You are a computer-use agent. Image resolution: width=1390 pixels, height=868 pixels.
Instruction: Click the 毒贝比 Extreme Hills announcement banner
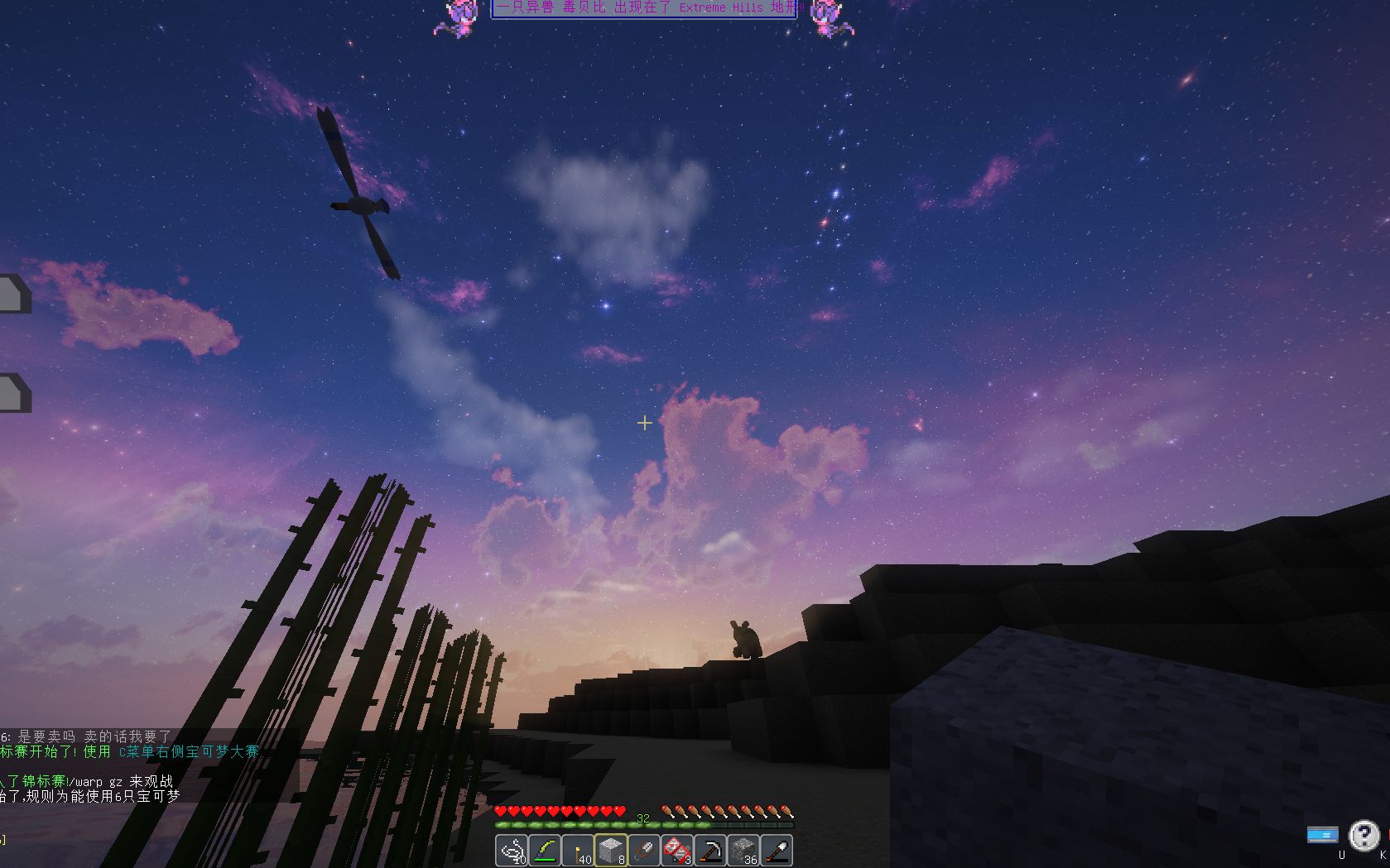[x=644, y=7]
